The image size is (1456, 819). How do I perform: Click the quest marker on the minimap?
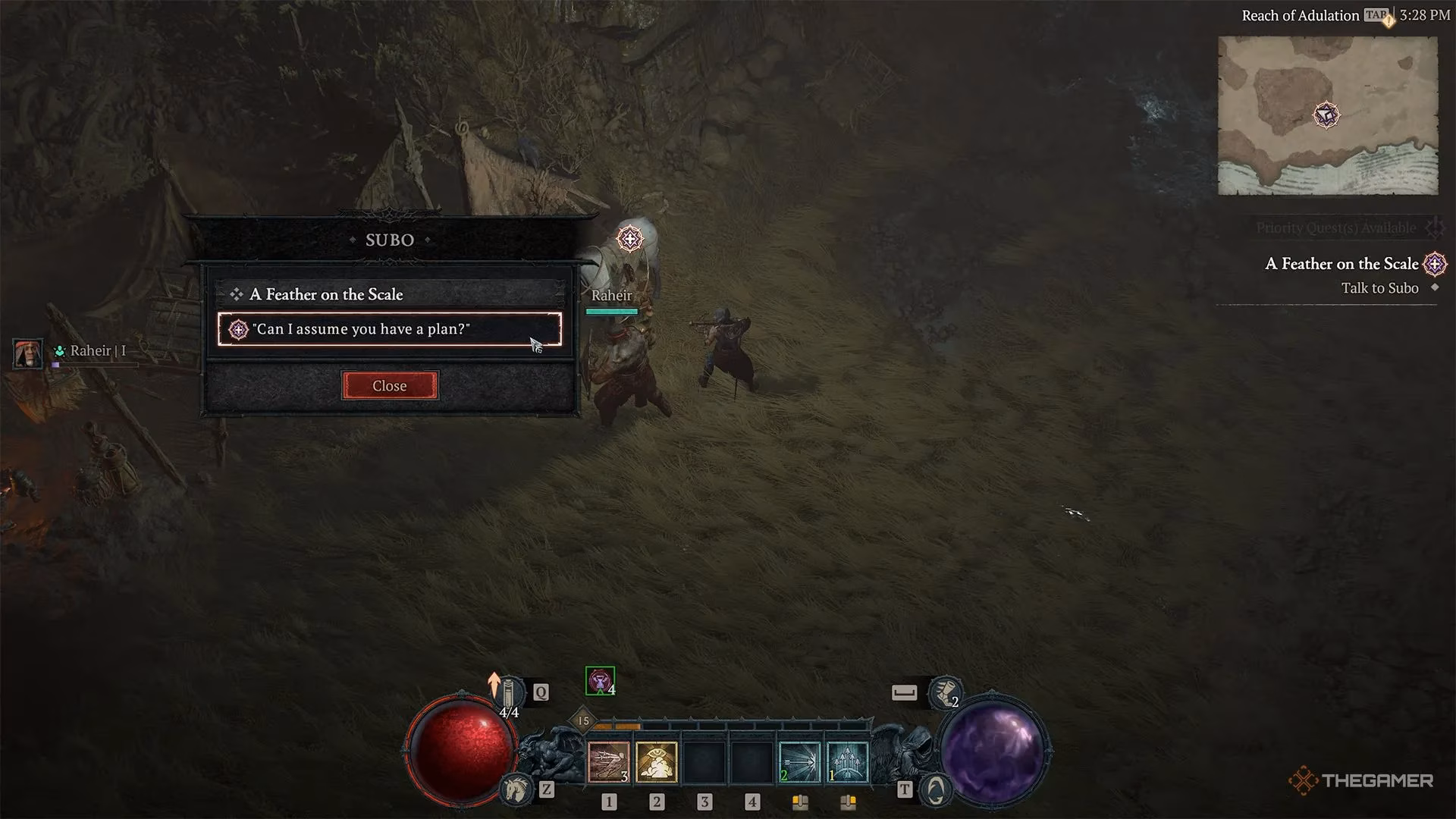pyautogui.click(x=1327, y=115)
